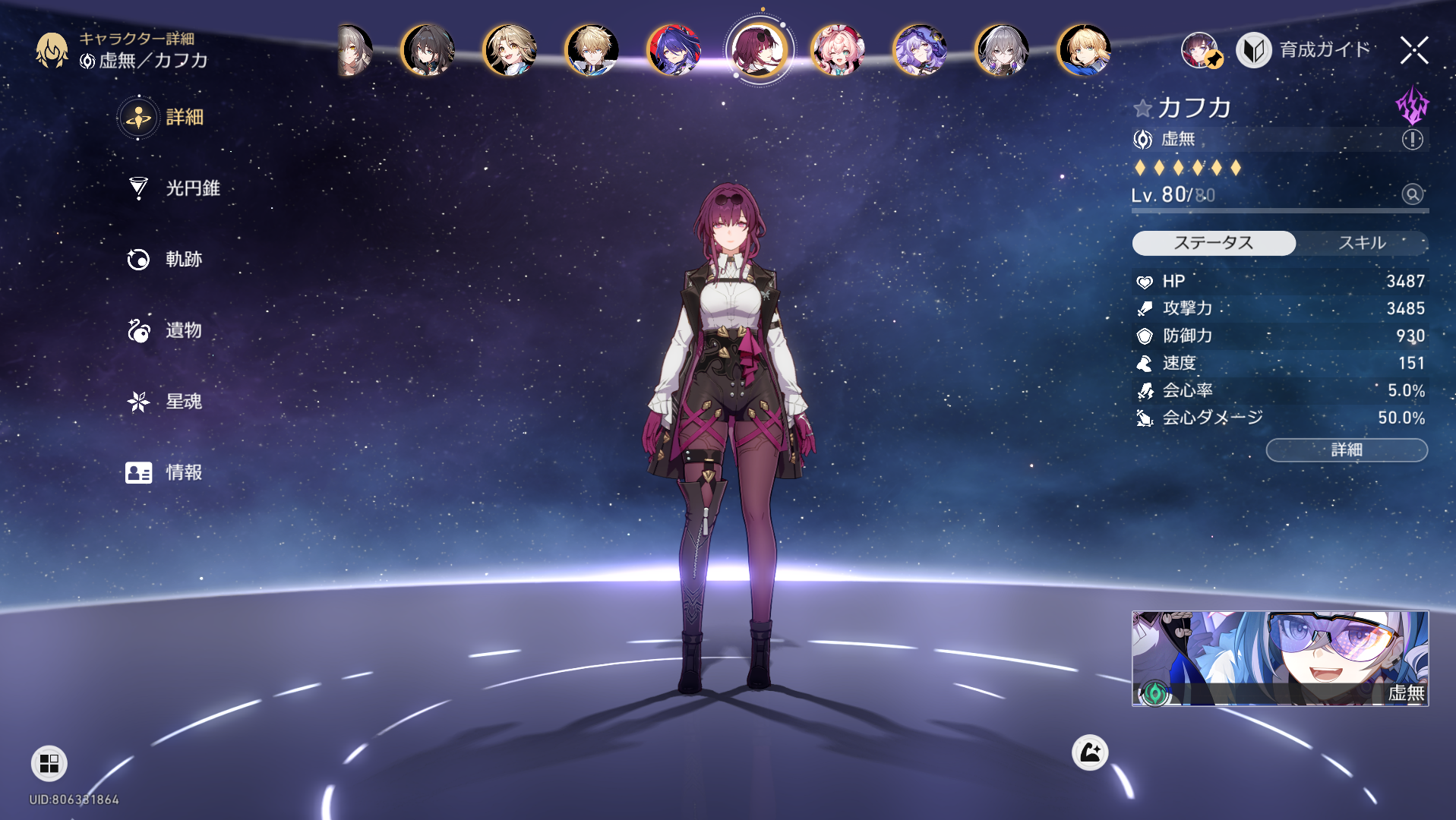Screen dimensions: 1456x820
Task: Click the 詳細 stats detail button
Action: (1346, 450)
